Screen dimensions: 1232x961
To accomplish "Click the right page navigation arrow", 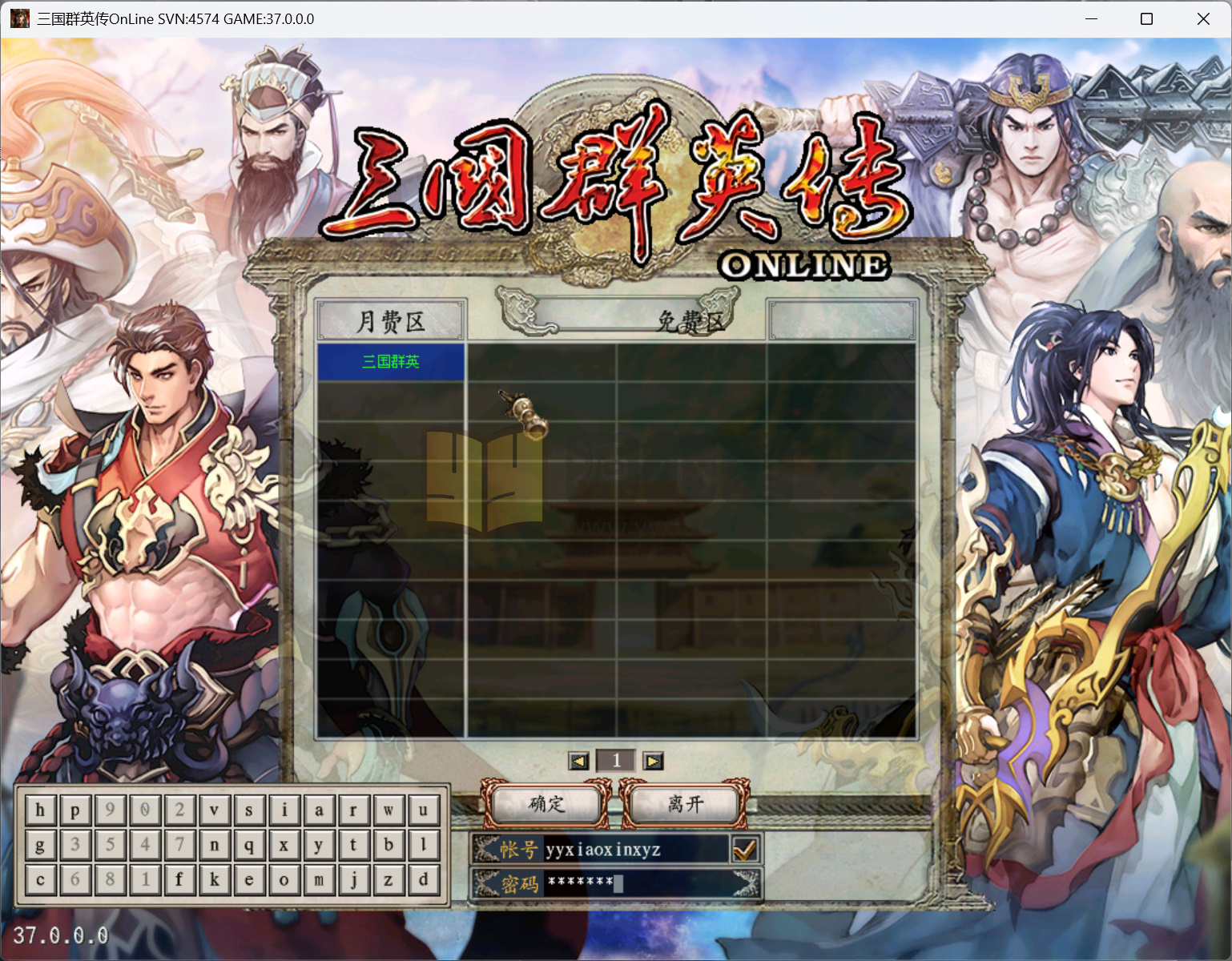I will (653, 761).
